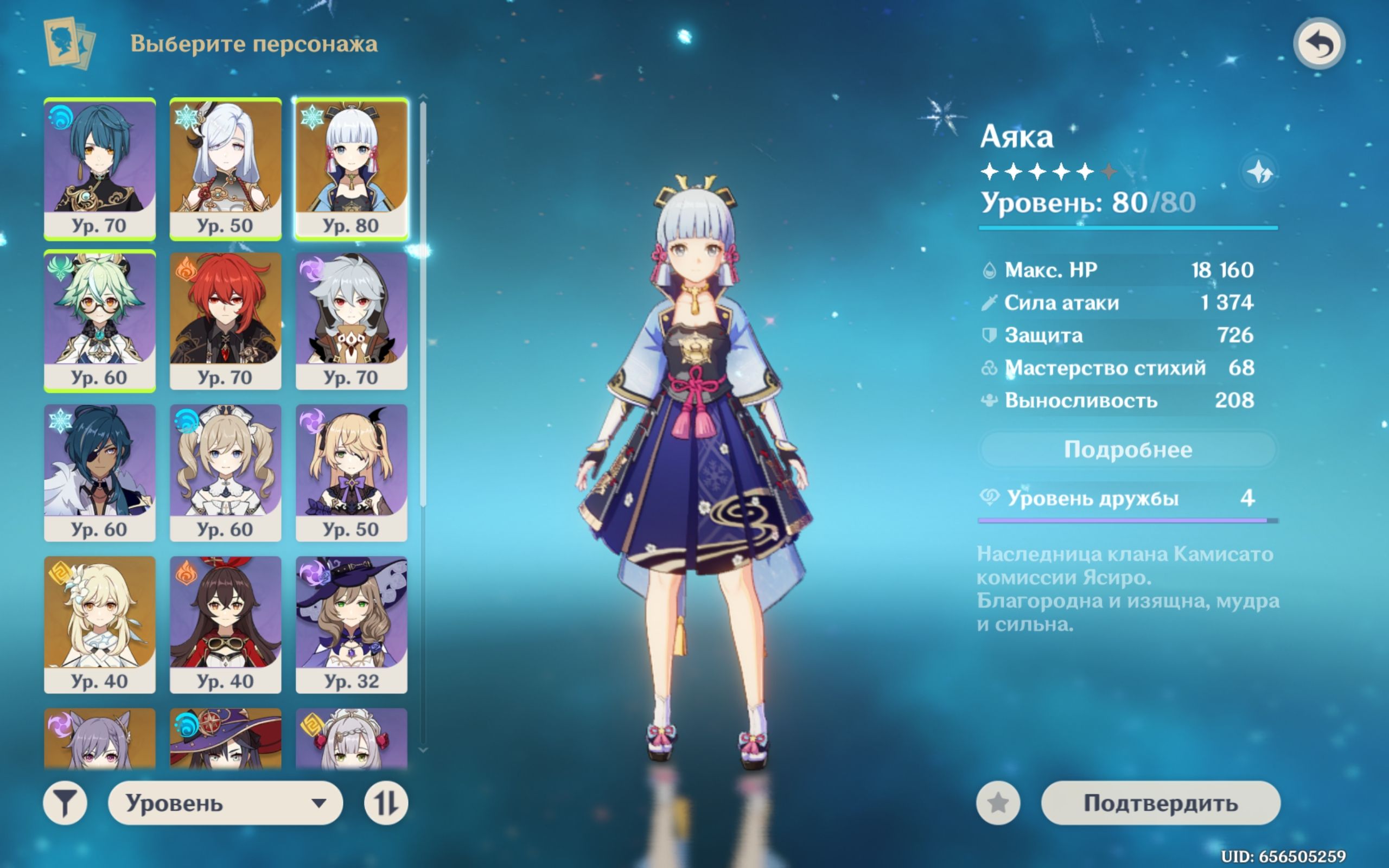The width and height of the screenshot is (1389, 868).
Task: Mark Ayaka as favorite with the star button
Action: click(x=998, y=802)
